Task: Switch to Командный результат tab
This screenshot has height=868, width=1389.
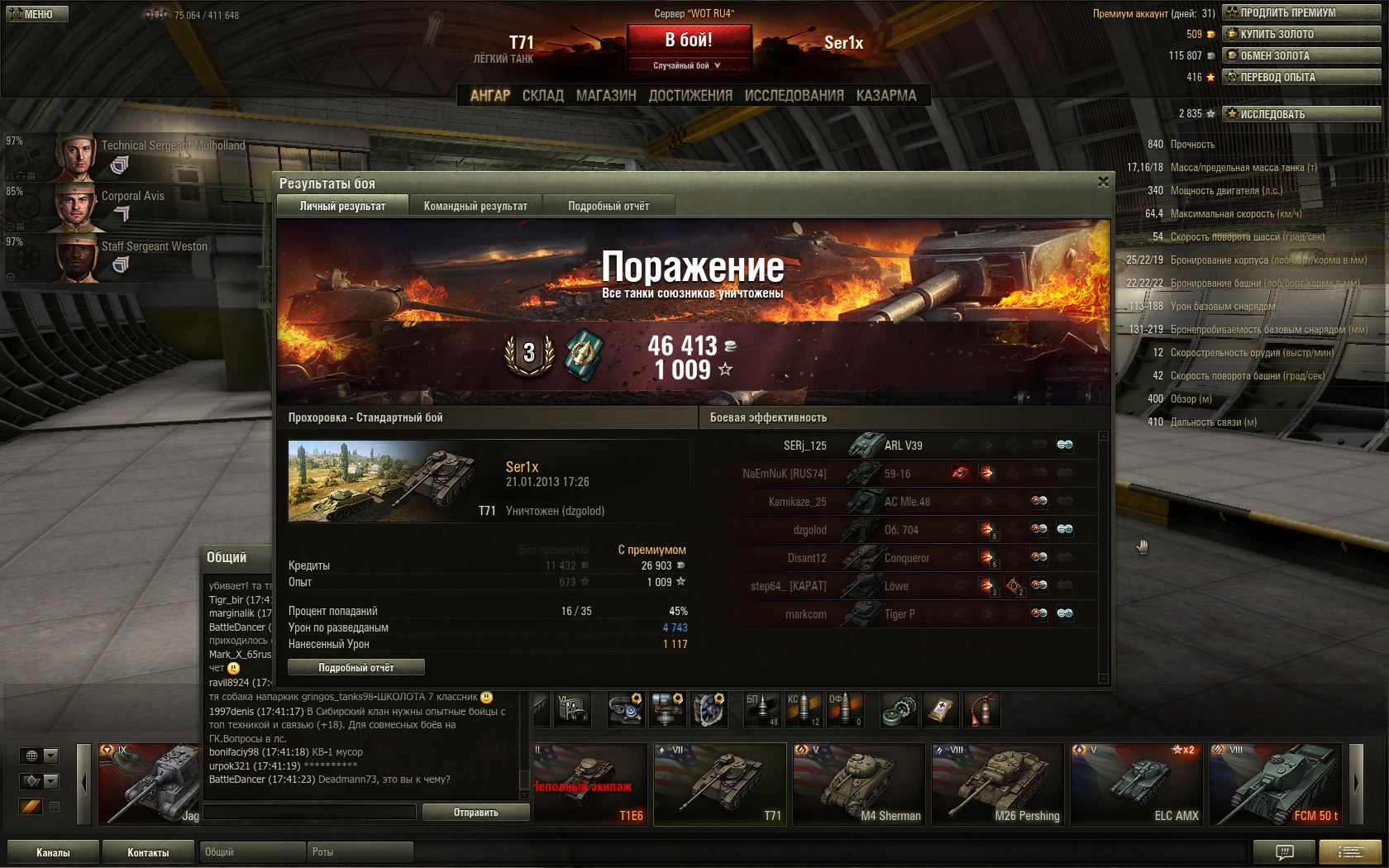Action: point(475,206)
